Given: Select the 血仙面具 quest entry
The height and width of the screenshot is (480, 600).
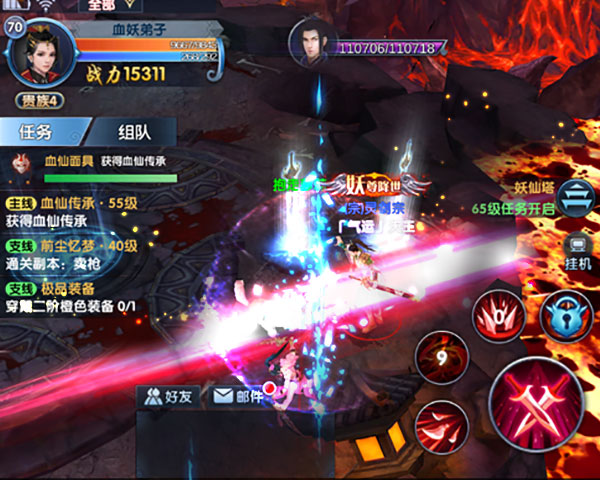Looking at the screenshot, I should tap(90, 163).
